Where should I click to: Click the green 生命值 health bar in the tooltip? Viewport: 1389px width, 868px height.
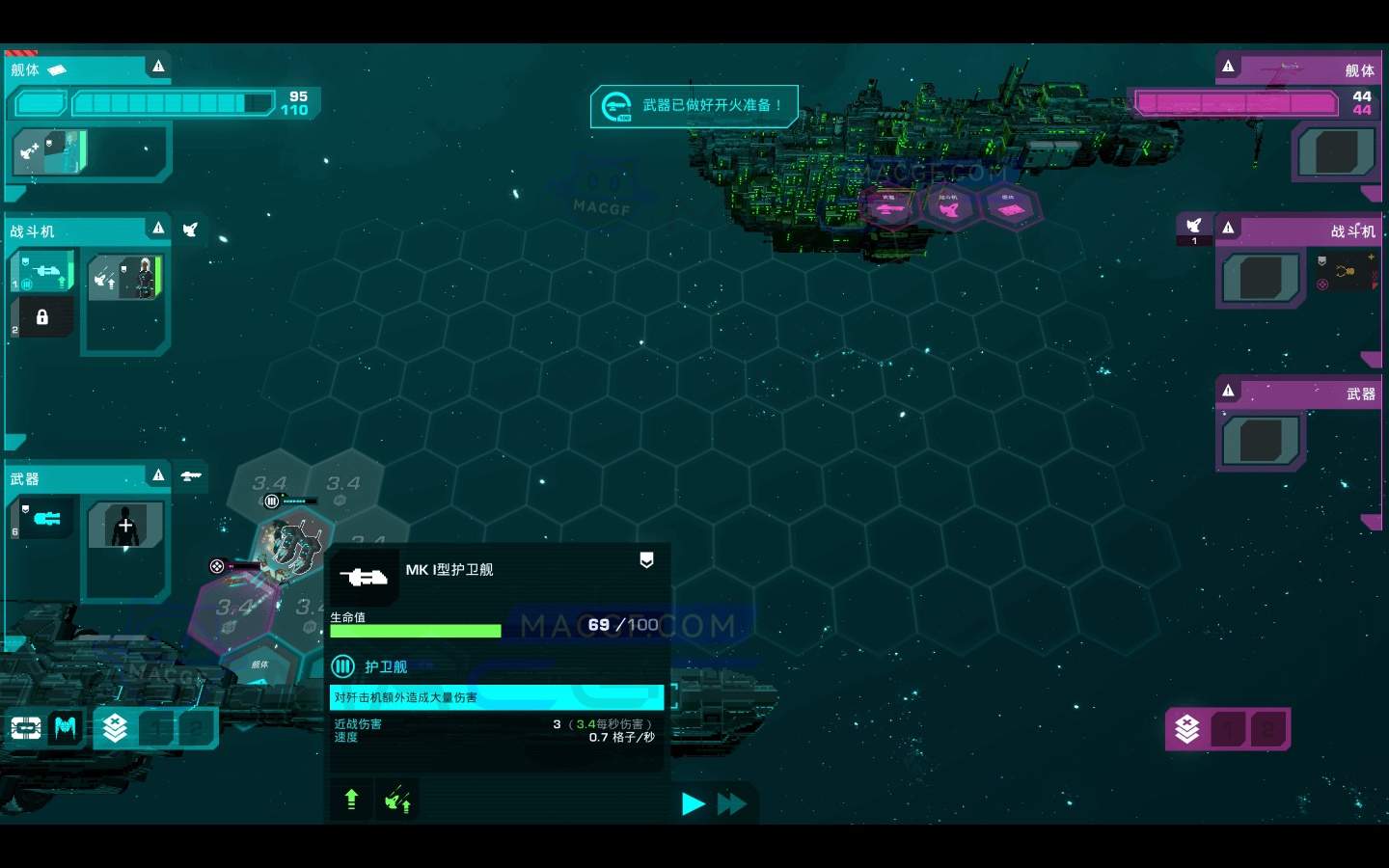(x=415, y=630)
